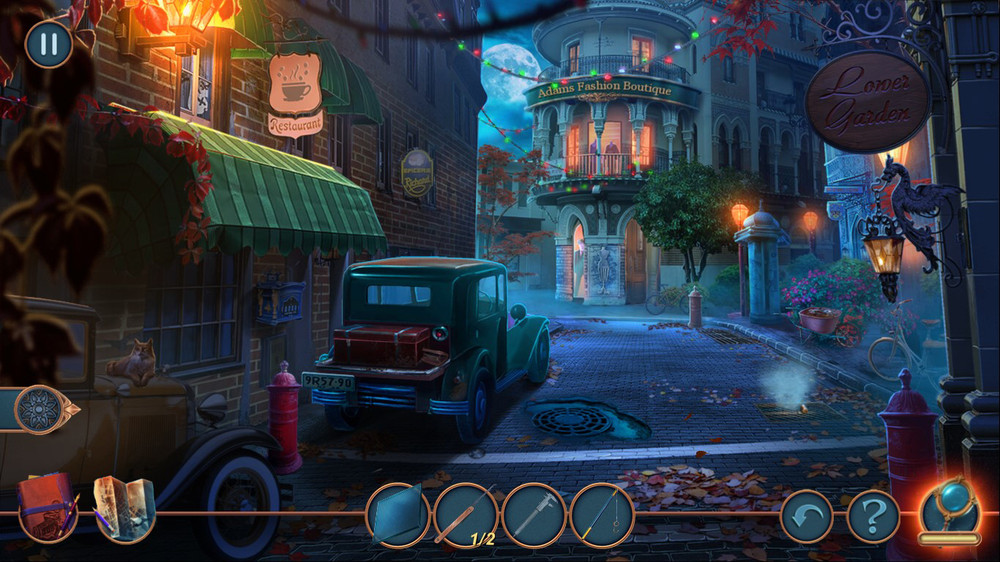This screenshot has width=1000, height=562.
Task: Expand the ornate medallion side tab
Action: click(x=43, y=409)
